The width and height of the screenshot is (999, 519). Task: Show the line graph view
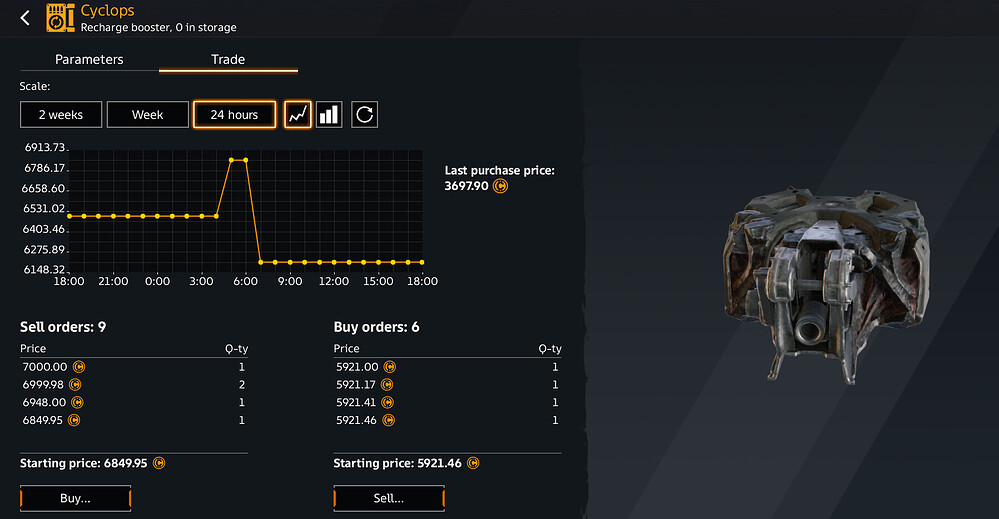click(298, 115)
